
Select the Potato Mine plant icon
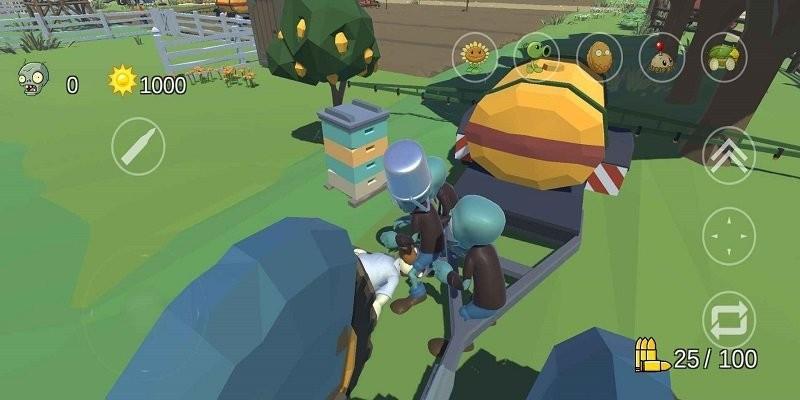point(660,56)
